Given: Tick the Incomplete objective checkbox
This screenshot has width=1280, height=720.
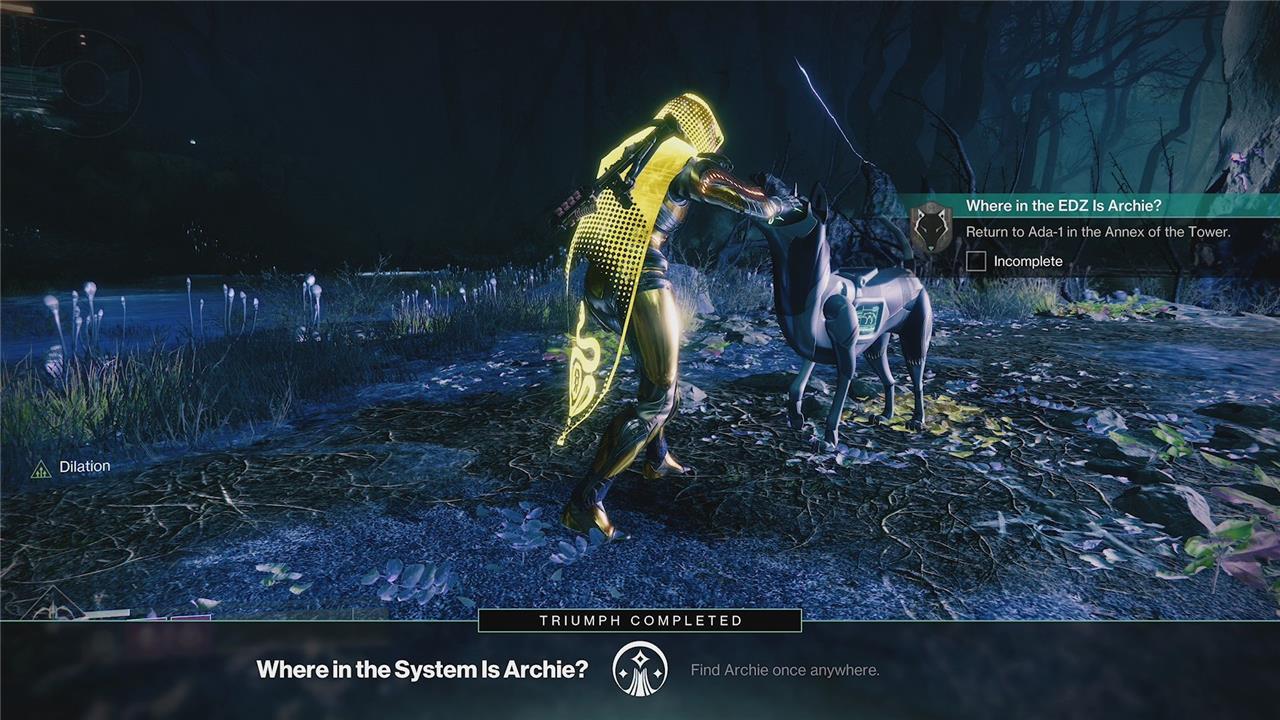Looking at the screenshot, I should [x=977, y=262].
